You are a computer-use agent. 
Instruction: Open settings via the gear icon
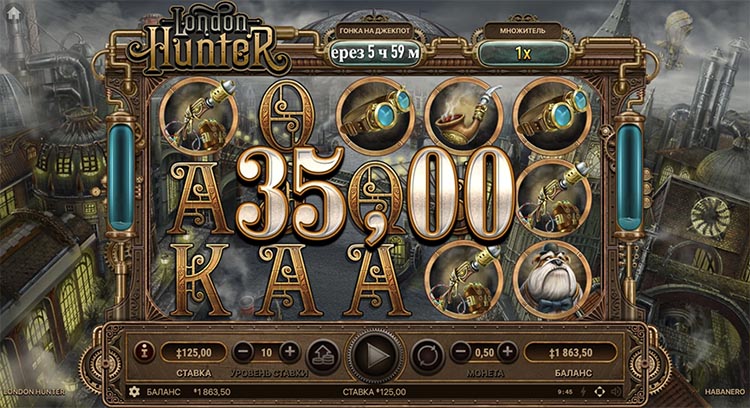click(133, 391)
